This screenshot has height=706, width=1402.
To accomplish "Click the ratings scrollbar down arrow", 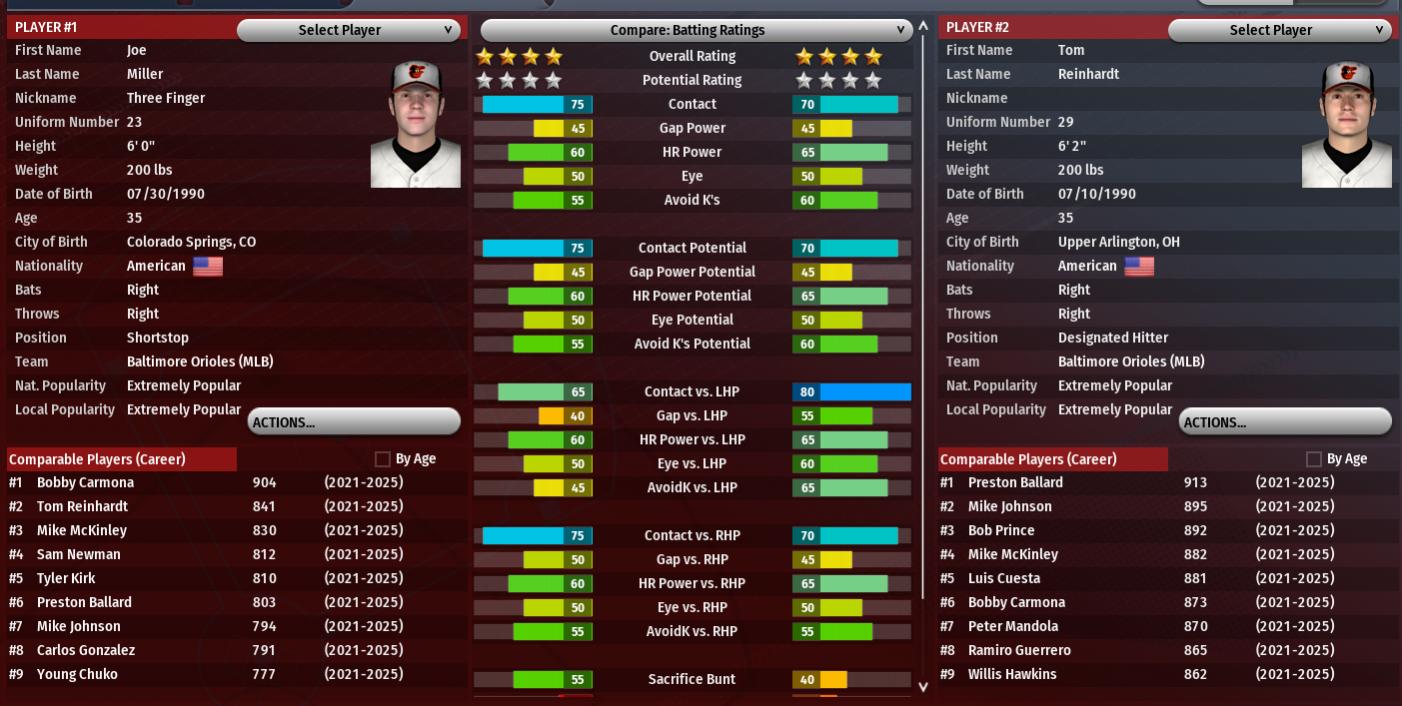I will pyautogui.click(x=923, y=686).
